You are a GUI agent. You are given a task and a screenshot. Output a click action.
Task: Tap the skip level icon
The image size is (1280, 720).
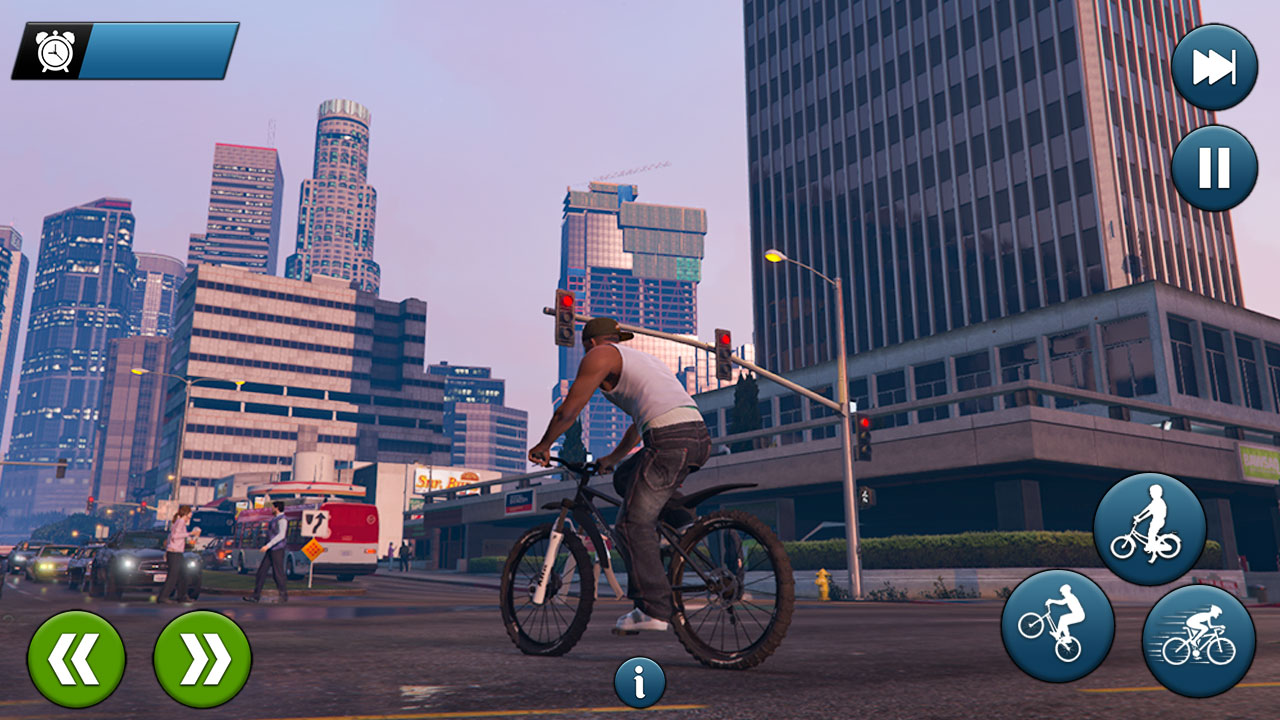tap(1213, 64)
